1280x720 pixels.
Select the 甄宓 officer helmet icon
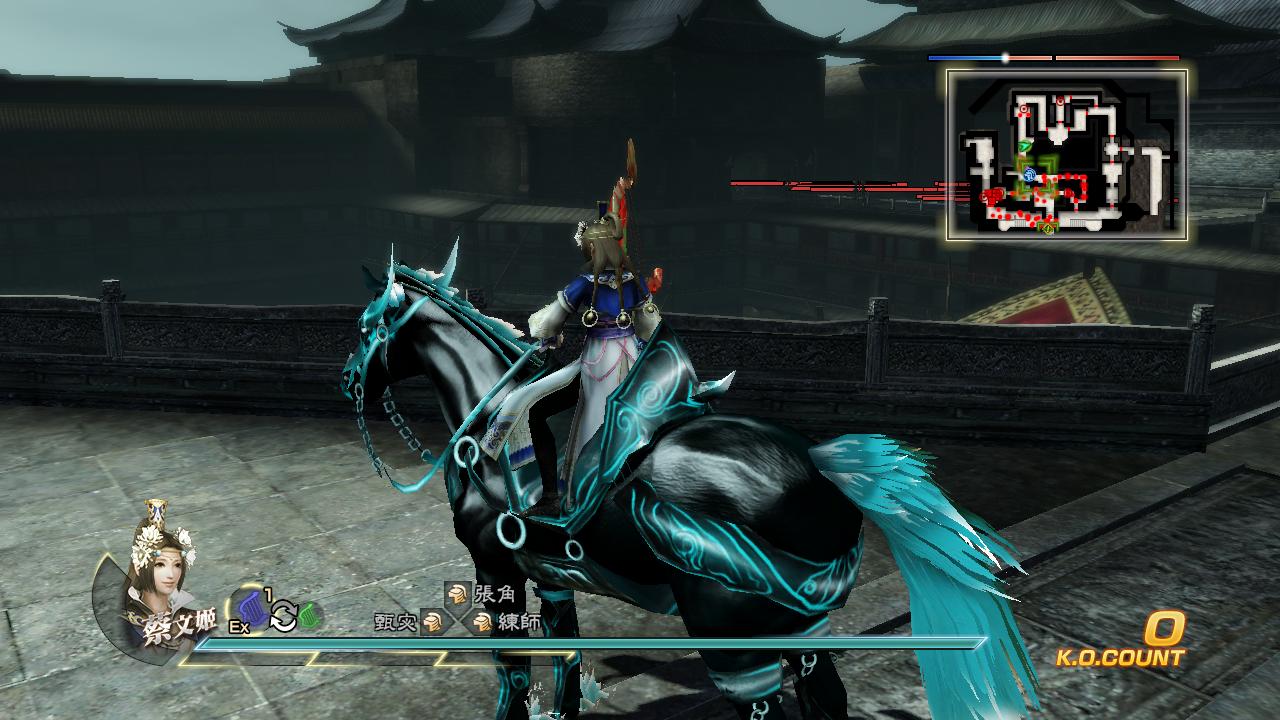pyautogui.click(x=433, y=623)
